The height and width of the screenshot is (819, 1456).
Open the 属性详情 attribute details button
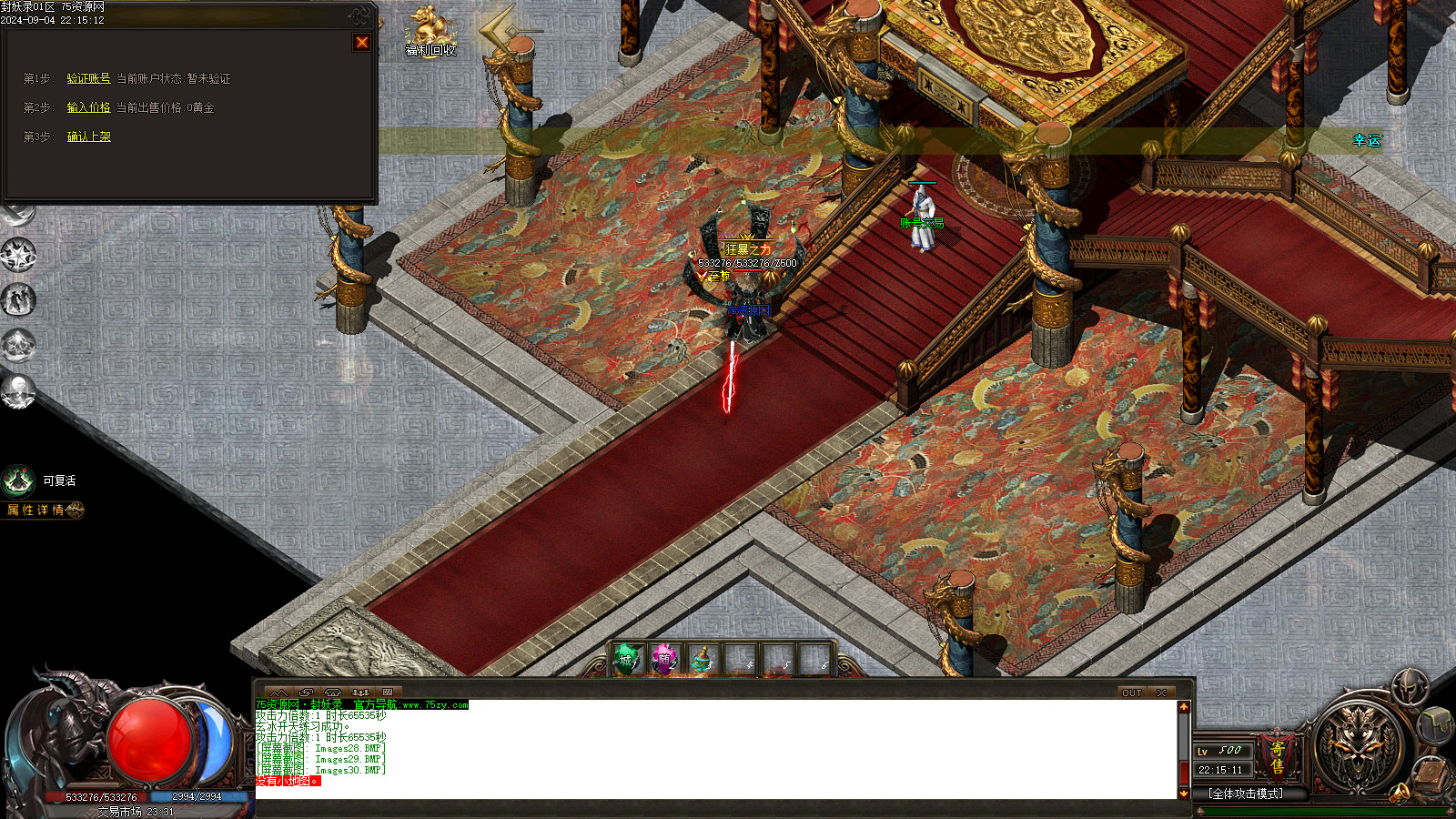coord(41,511)
